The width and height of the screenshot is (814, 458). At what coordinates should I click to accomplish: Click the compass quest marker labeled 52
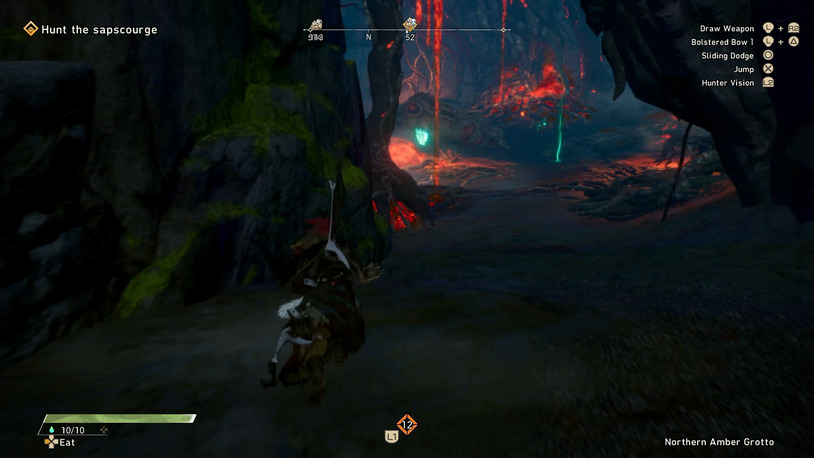click(410, 25)
